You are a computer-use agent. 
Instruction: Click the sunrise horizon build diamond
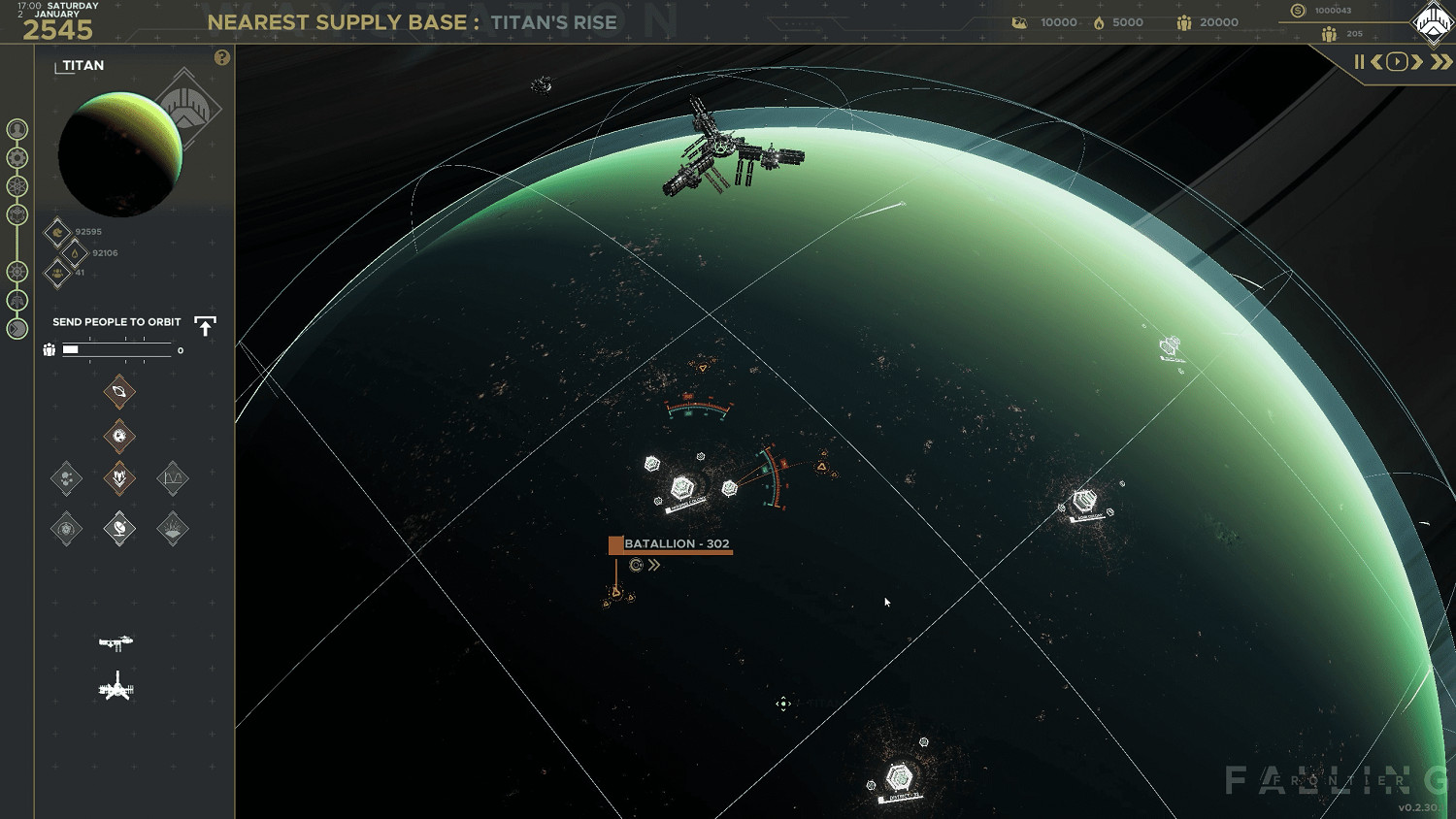point(173,529)
